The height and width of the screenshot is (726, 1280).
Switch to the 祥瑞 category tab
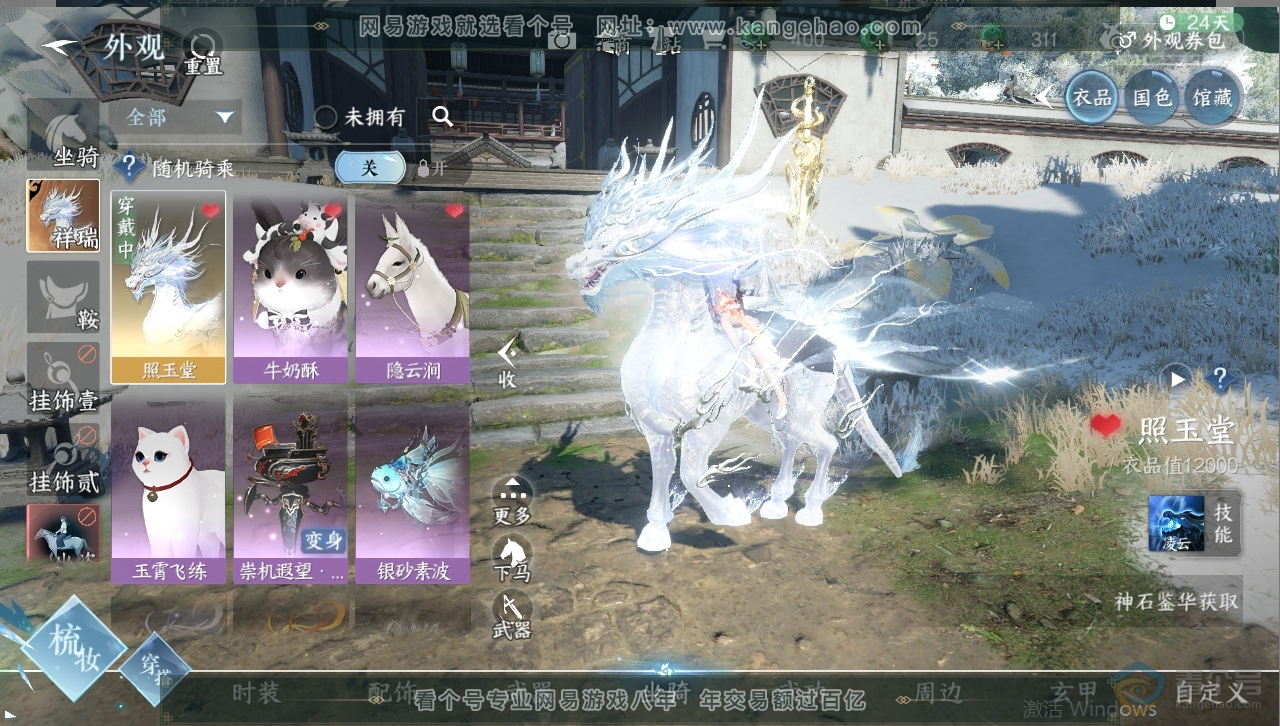pyautogui.click(x=63, y=215)
